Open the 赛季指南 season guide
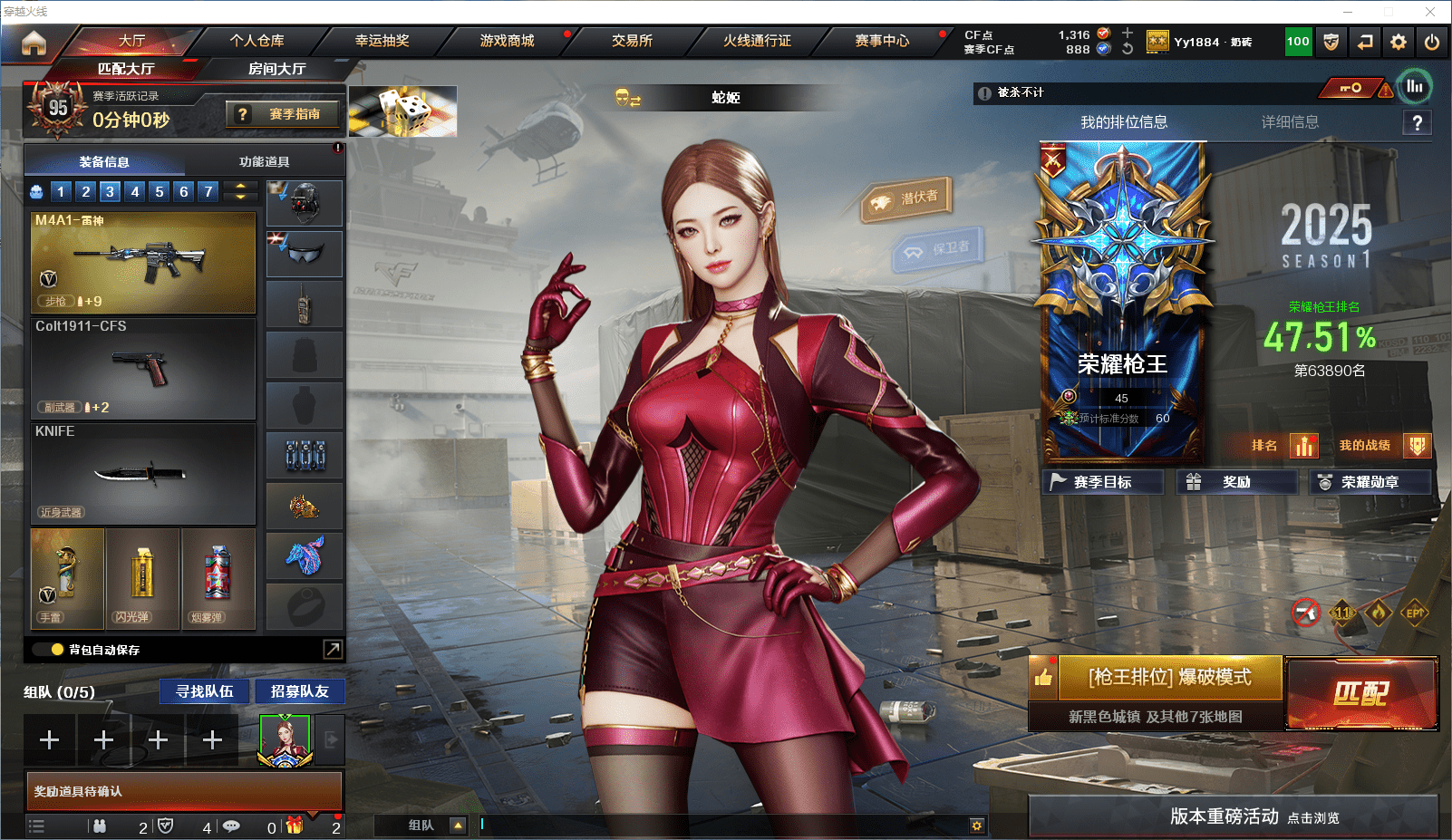The width and height of the screenshot is (1452, 840). click(x=285, y=114)
